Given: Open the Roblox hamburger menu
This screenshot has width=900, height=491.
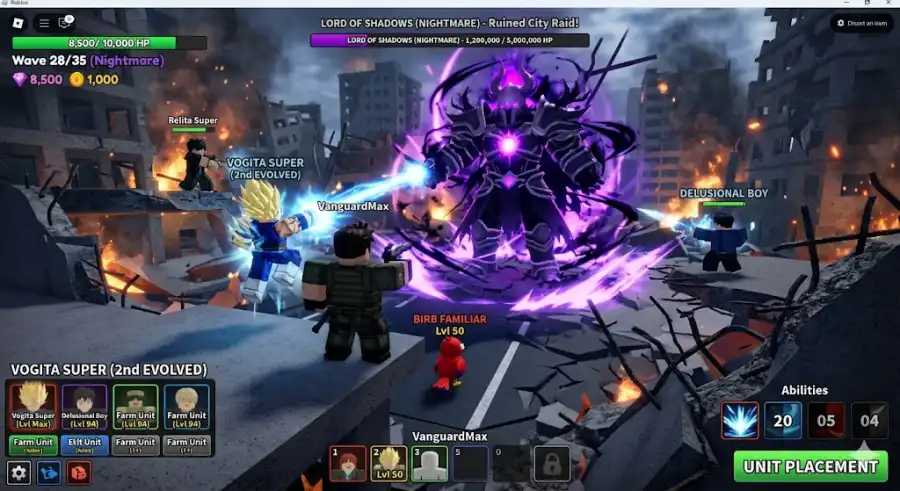Looking at the screenshot, I should [x=44, y=22].
